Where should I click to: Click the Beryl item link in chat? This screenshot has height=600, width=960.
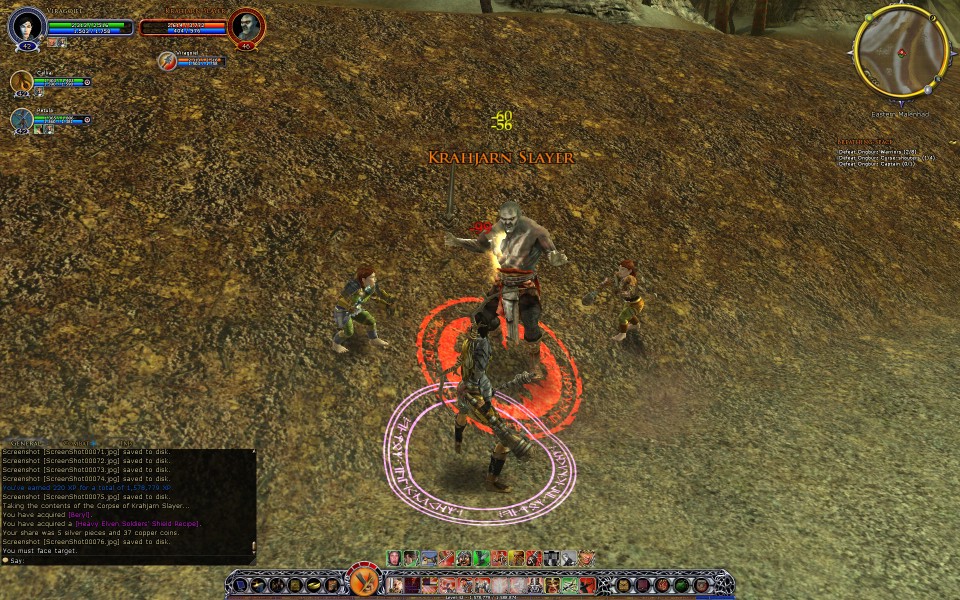coord(79,515)
